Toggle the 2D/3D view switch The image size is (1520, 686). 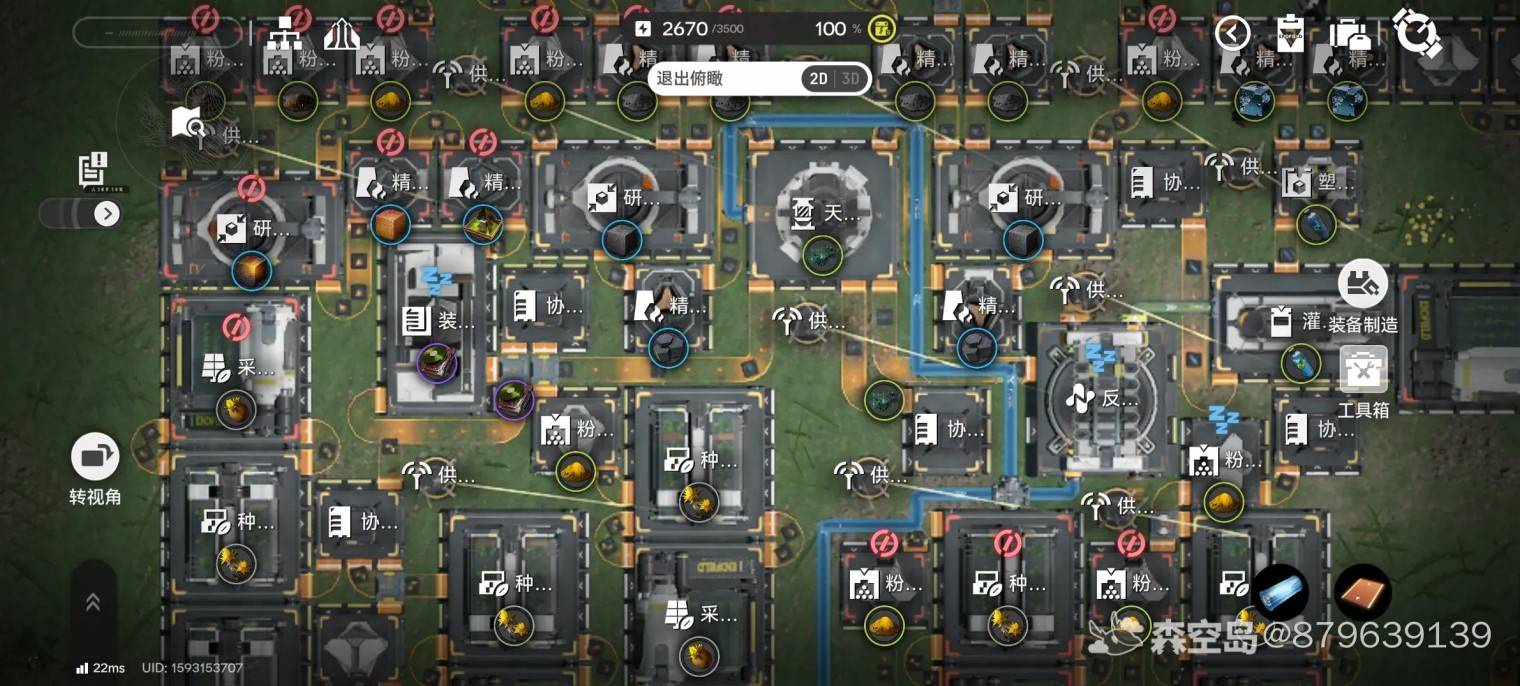[x=835, y=78]
